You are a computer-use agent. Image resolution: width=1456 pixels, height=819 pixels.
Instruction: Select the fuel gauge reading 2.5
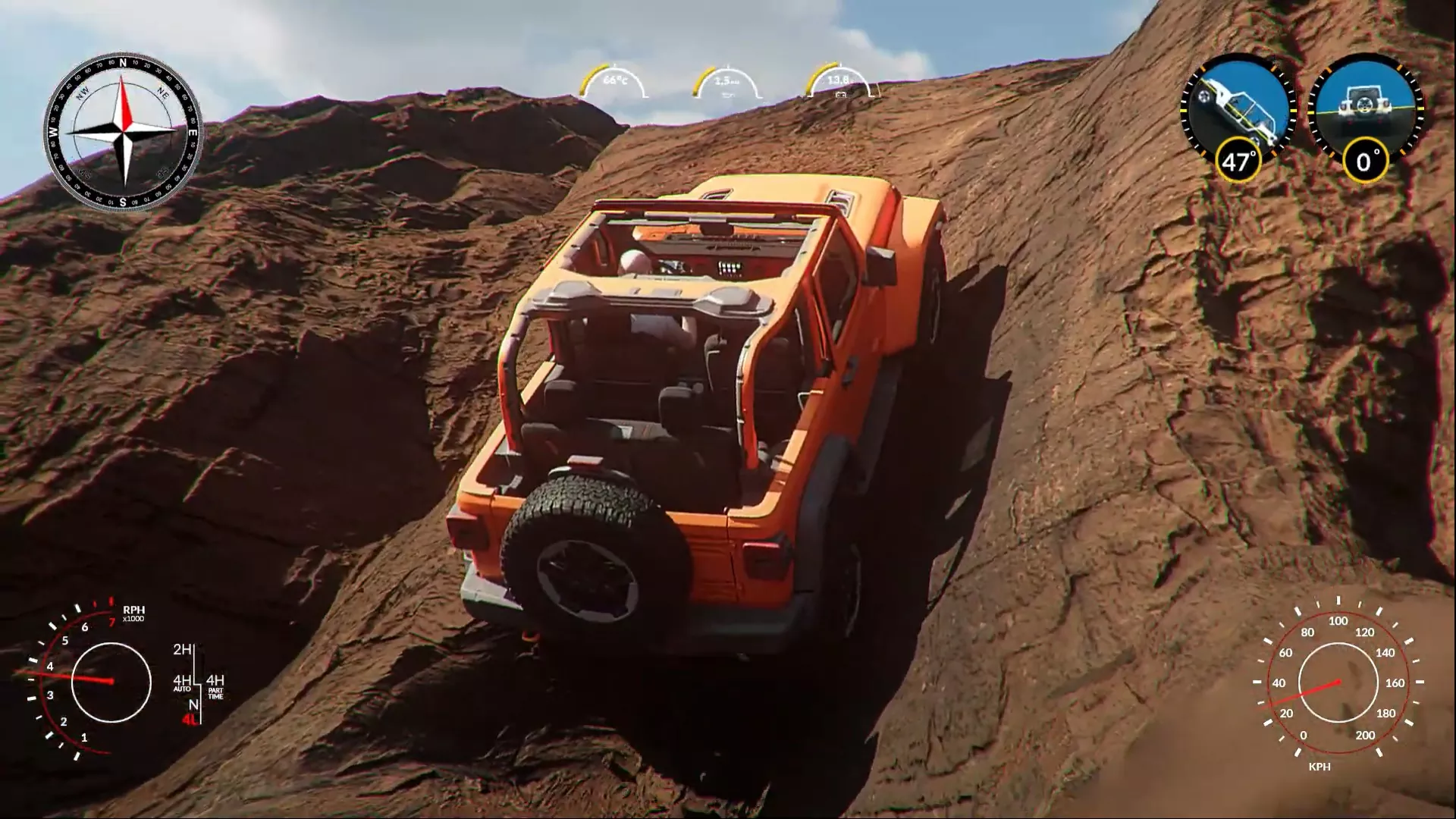726,80
